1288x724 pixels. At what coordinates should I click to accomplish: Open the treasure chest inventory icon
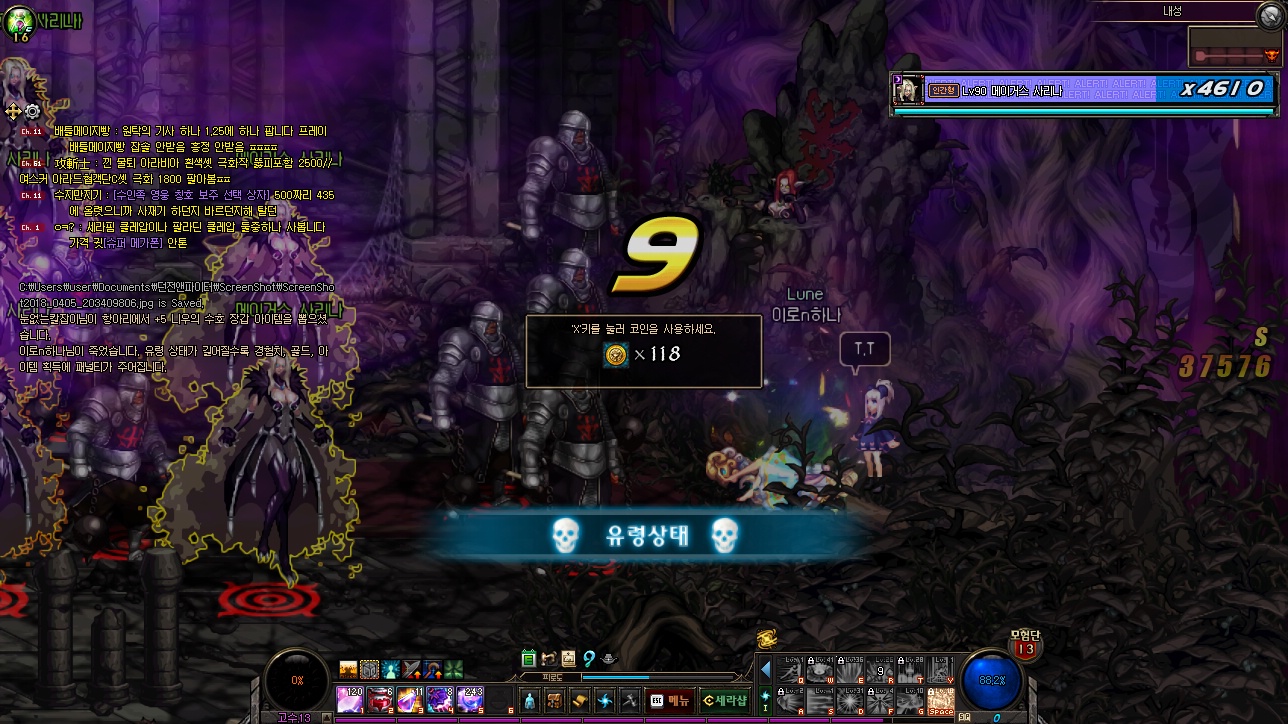tap(554, 701)
